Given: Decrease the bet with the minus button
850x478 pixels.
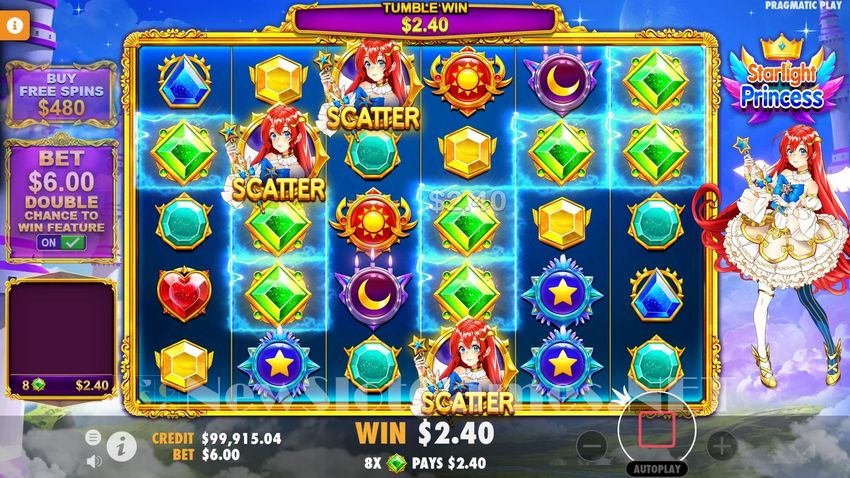Looking at the screenshot, I should 592,445.
